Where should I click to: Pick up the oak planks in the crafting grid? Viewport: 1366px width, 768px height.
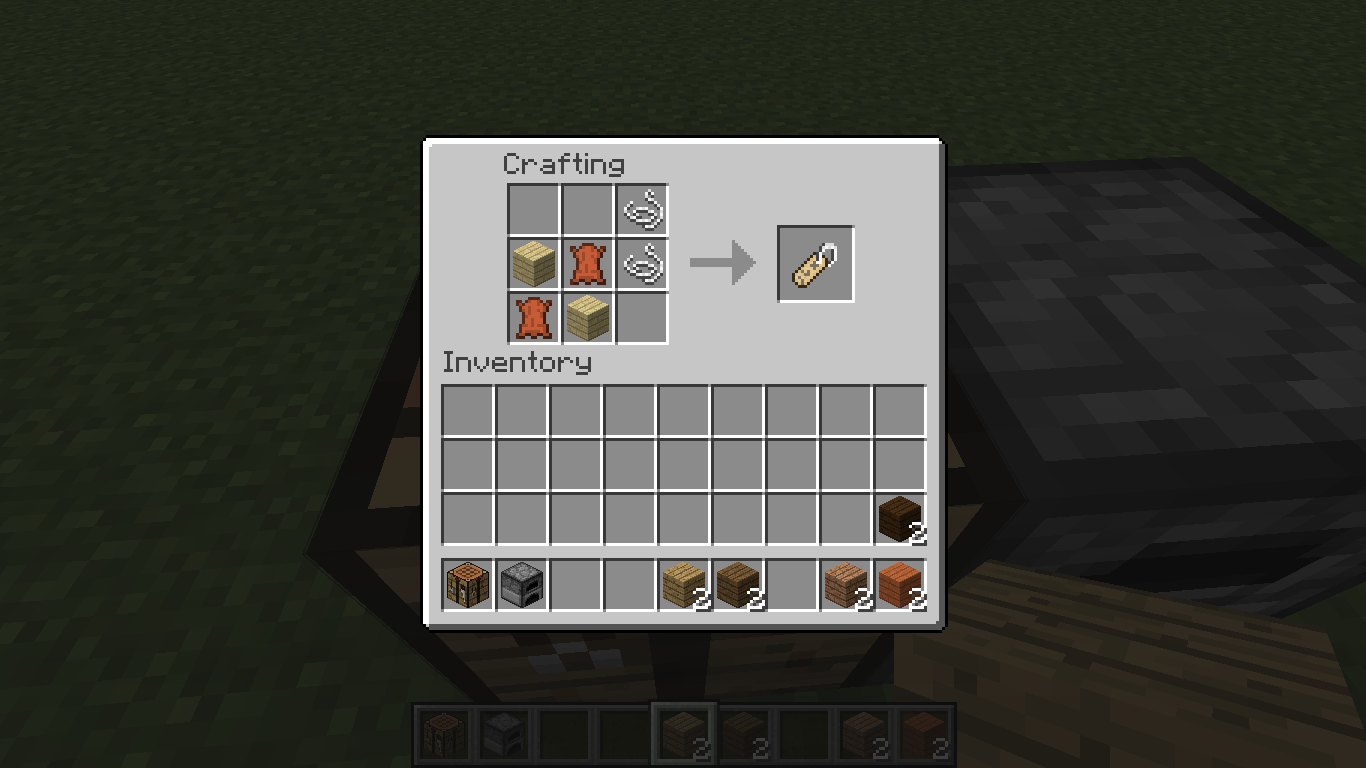533,263
